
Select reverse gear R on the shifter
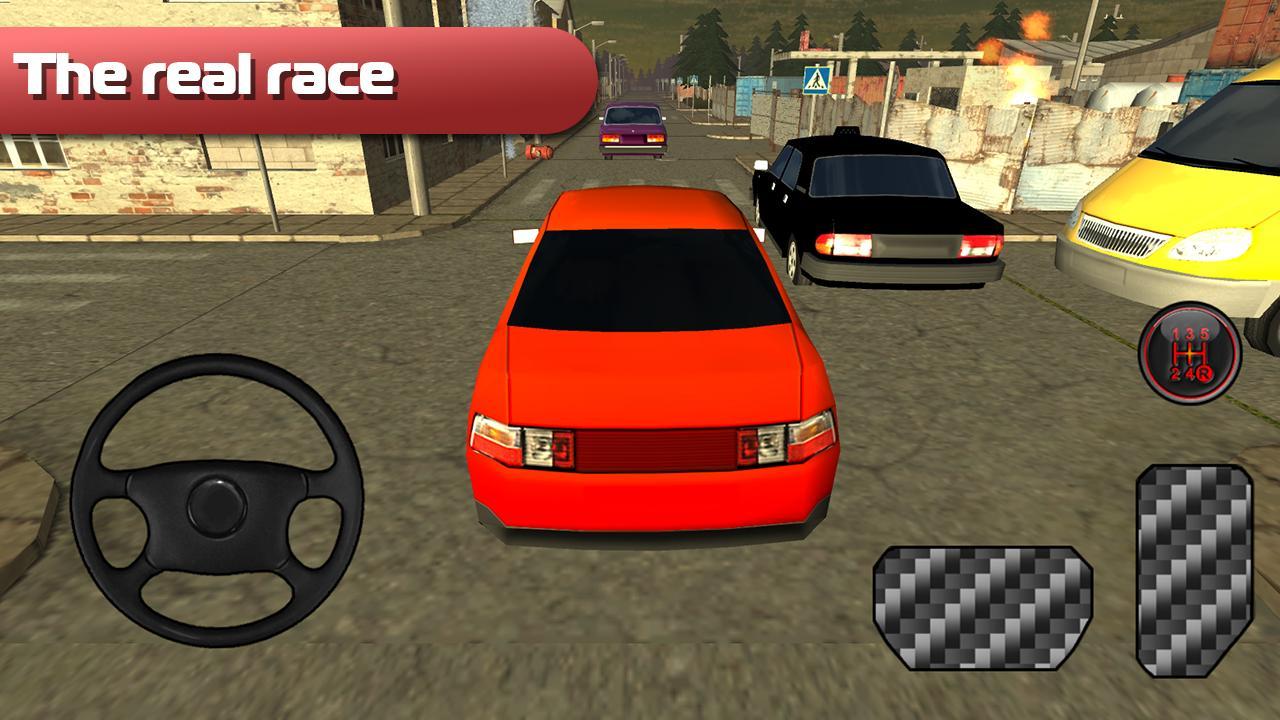(x=1204, y=374)
